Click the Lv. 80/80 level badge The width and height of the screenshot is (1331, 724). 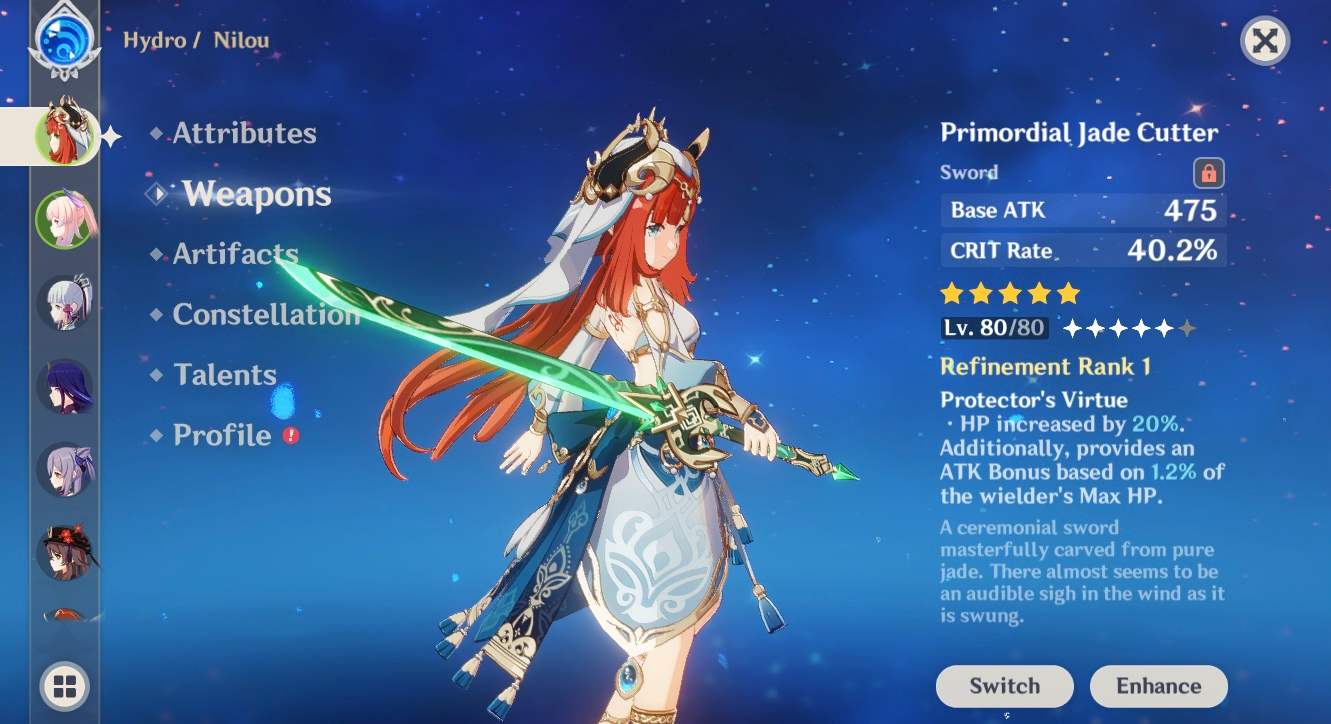tap(994, 326)
